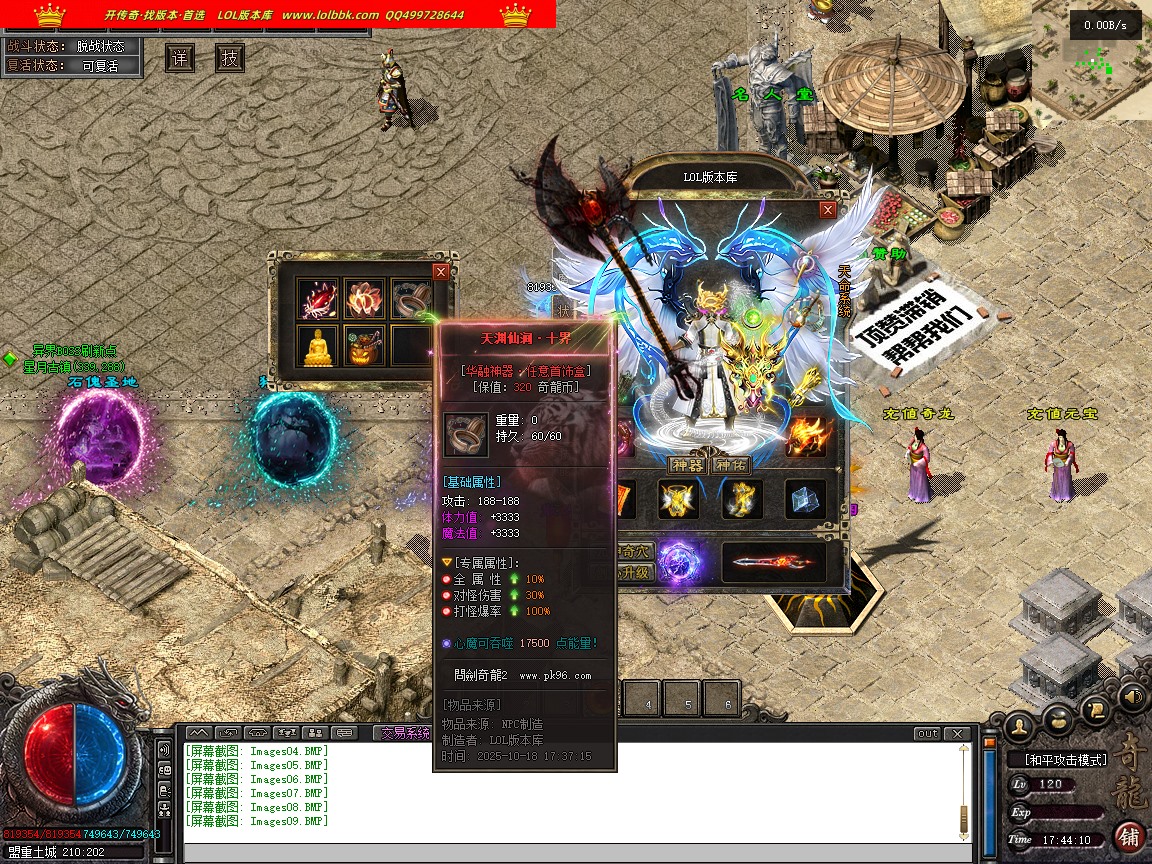
Task: Open the red 铺 shop button
Action: pos(1129,836)
